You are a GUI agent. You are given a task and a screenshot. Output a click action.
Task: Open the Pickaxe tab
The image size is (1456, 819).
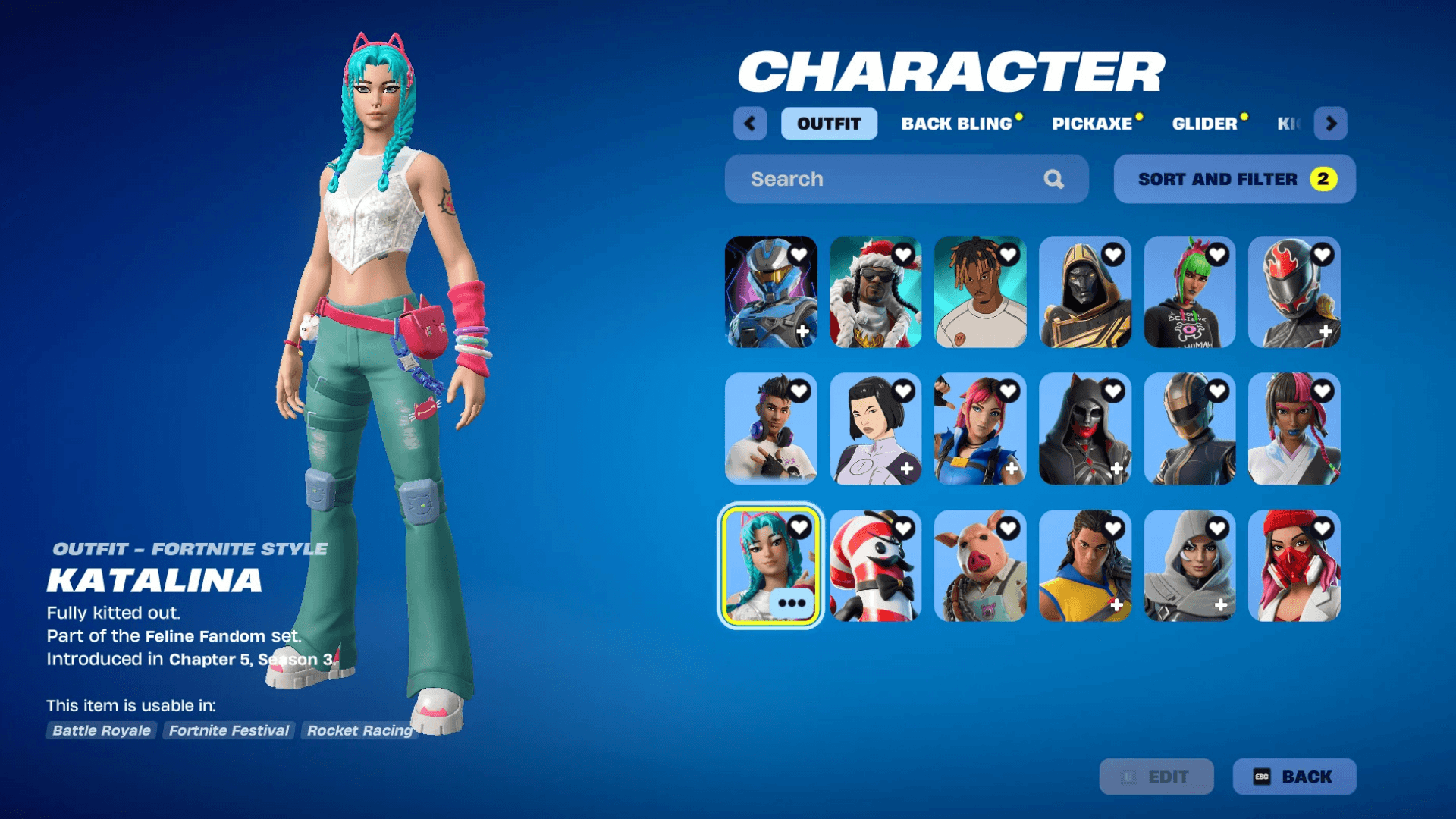[1094, 124]
